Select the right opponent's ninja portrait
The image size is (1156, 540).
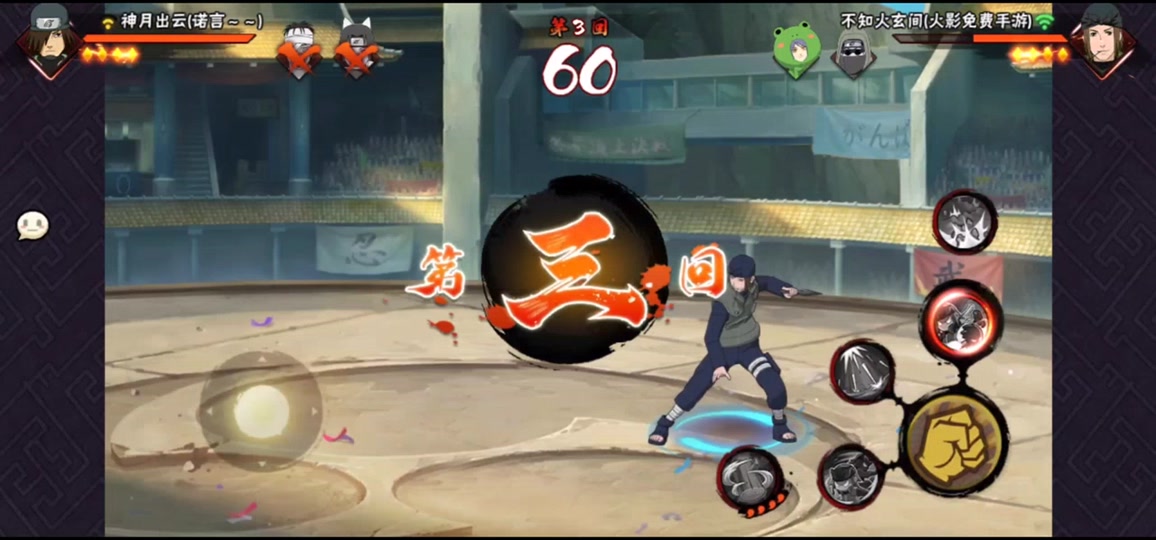coord(1105,37)
